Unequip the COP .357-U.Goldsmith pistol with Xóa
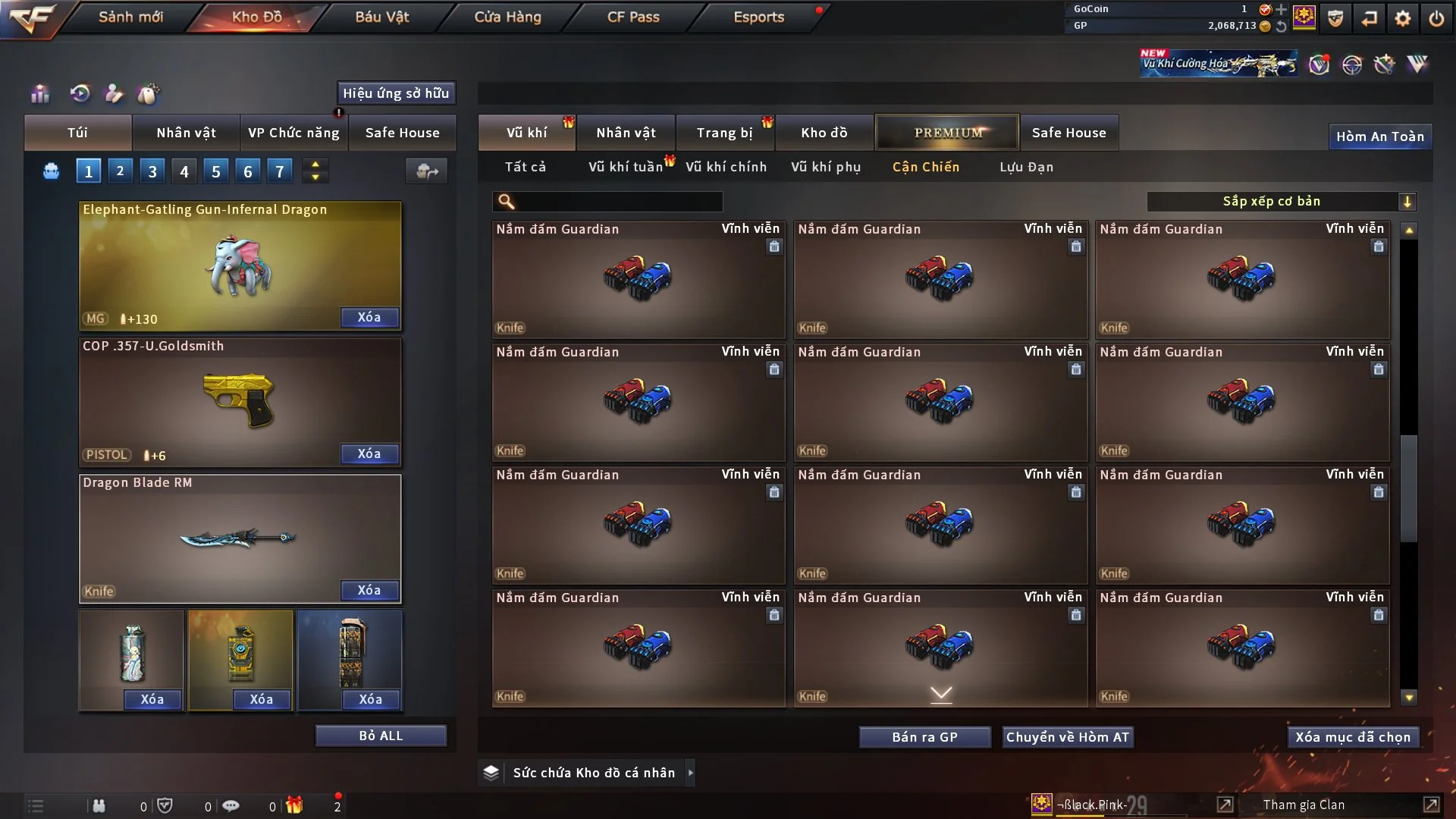 click(369, 453)
